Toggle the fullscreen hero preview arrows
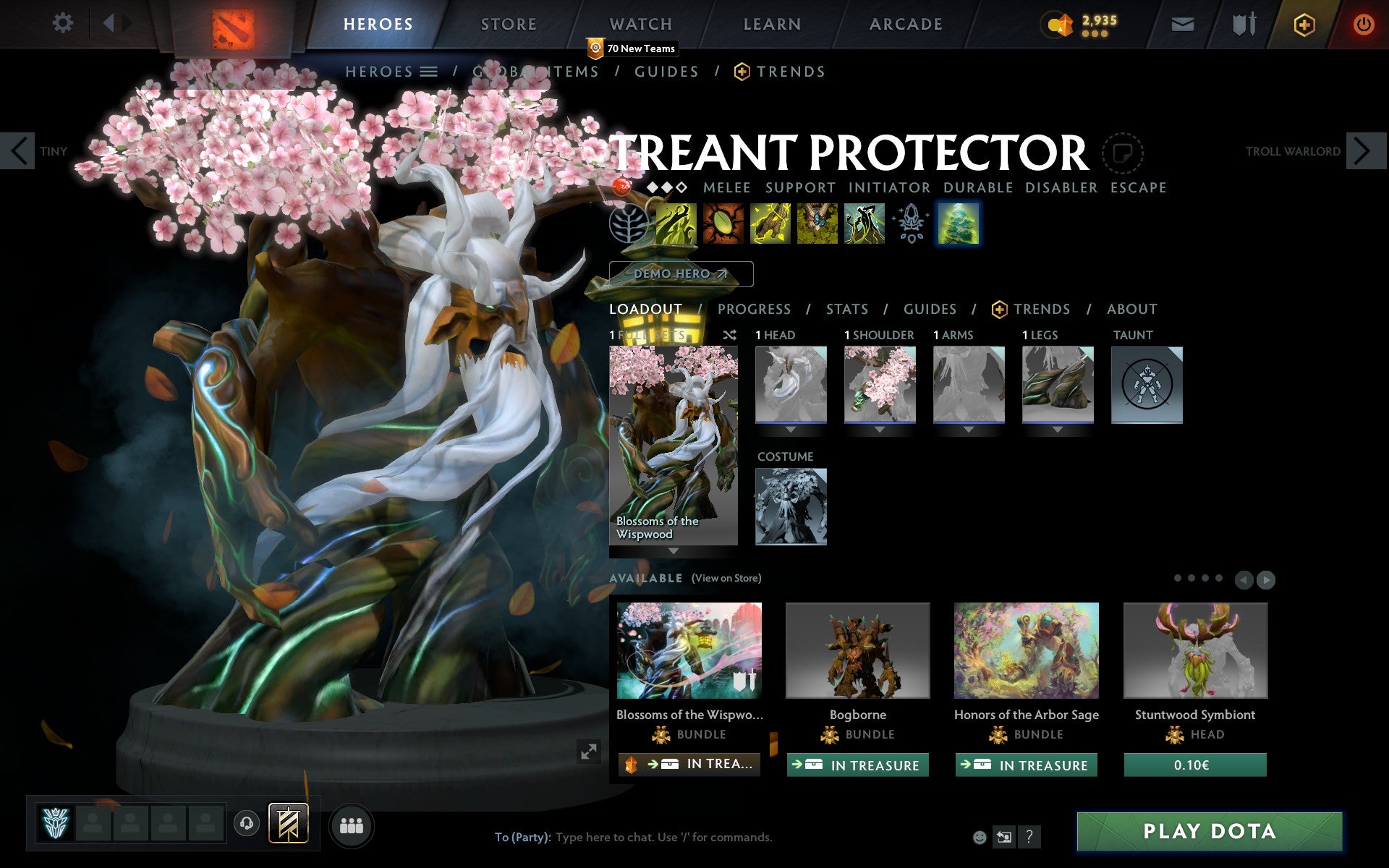This screenshot has width=1389, height=868. click(589, 752)
